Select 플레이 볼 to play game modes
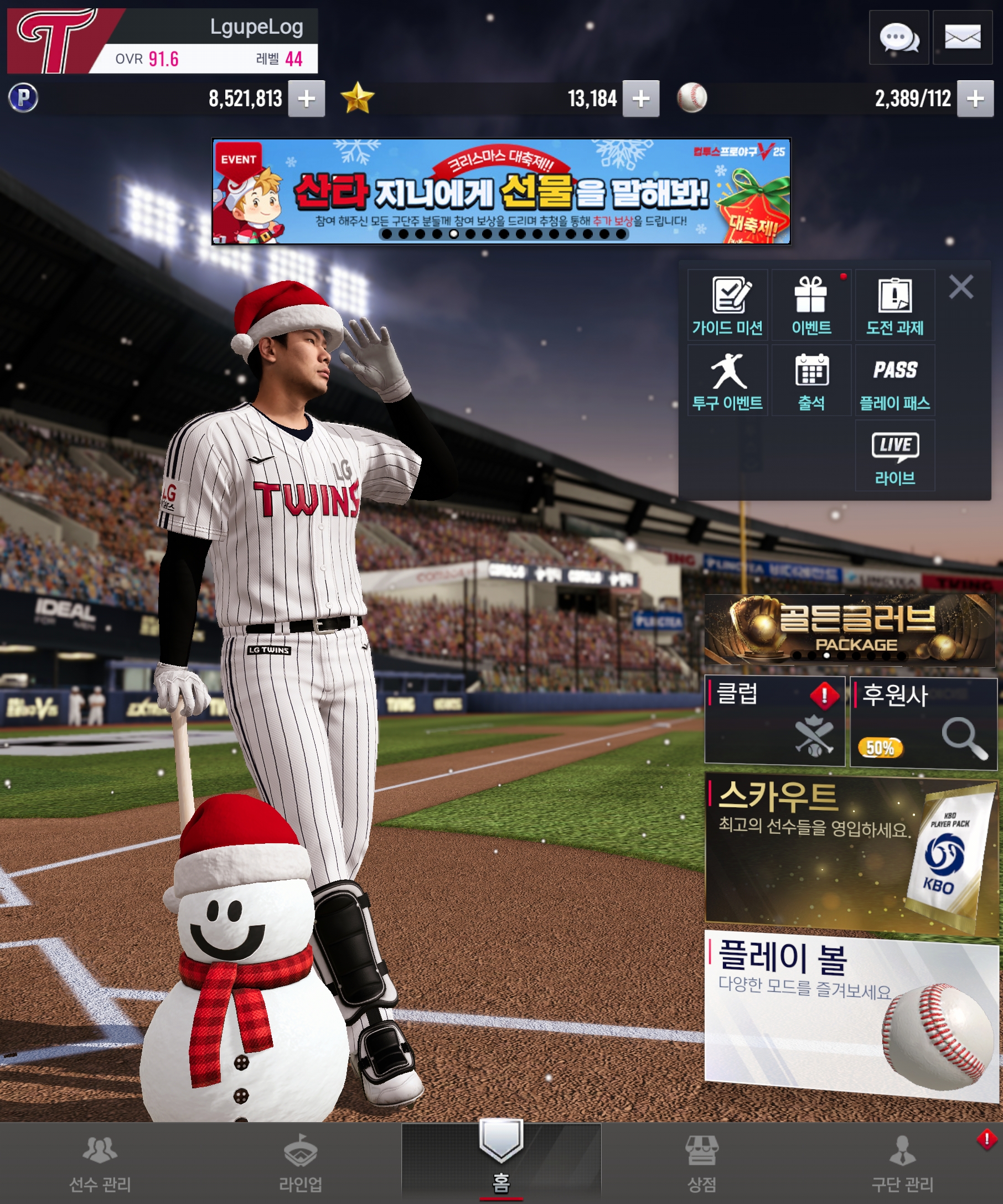 pyautogui.click(x=850, y=1016)
